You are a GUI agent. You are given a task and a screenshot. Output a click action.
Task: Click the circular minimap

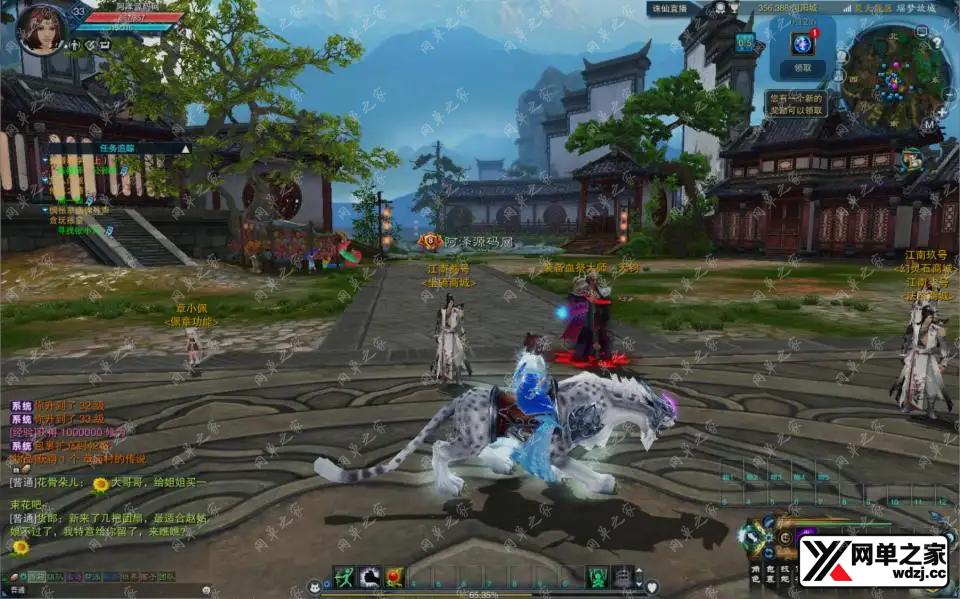tap(884, 76)
